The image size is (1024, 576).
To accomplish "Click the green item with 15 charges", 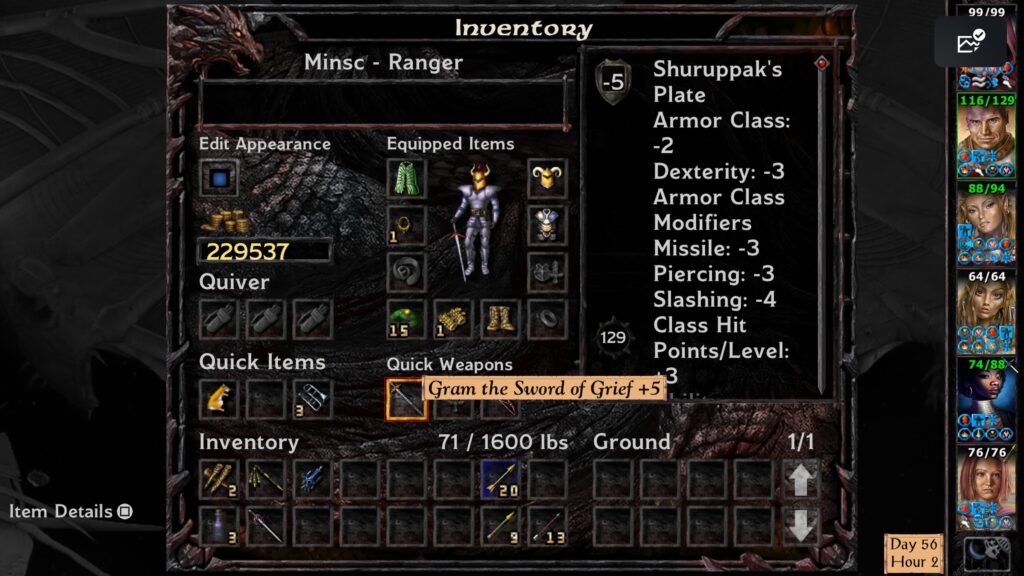I will [x=405, y=319].
